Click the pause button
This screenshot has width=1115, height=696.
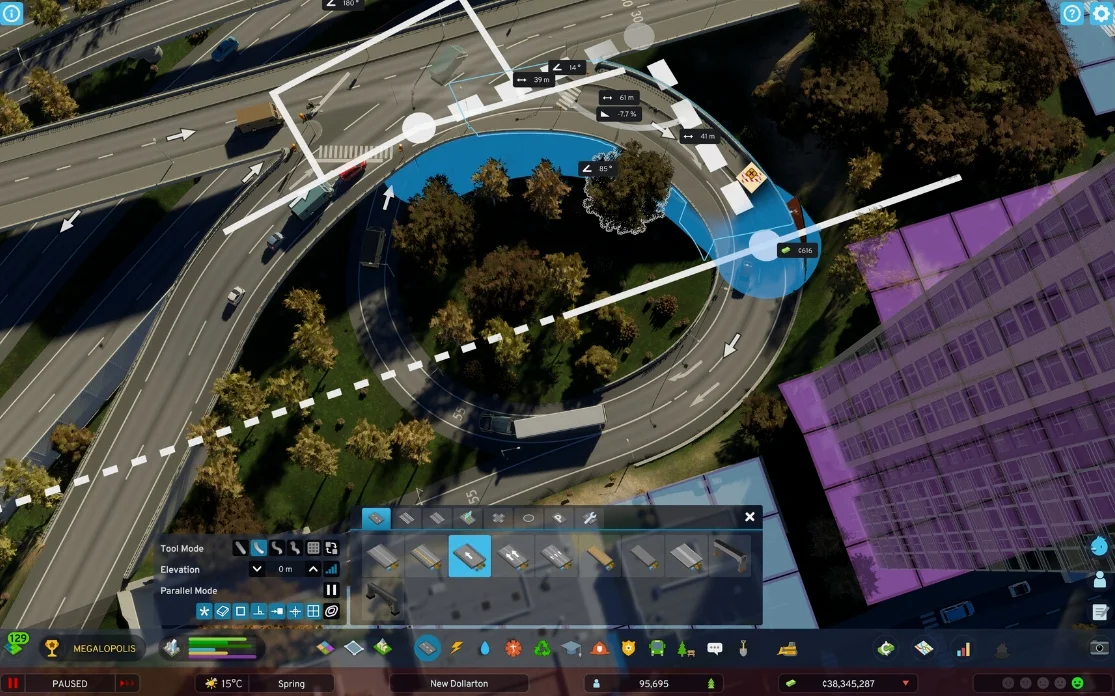click(x=16, y=684)
